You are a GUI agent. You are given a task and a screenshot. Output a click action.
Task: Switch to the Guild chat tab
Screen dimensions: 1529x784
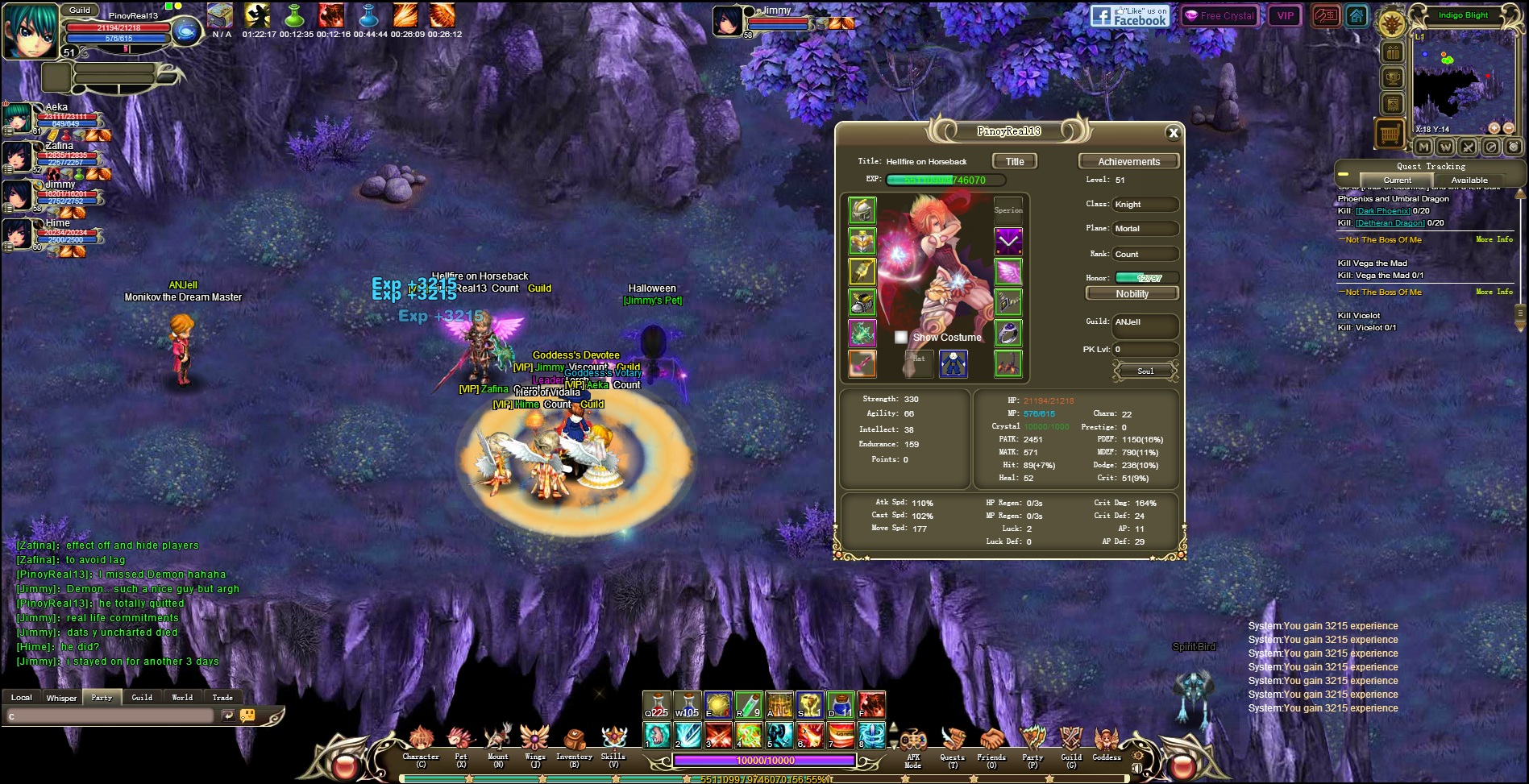[x=142, y=698]
